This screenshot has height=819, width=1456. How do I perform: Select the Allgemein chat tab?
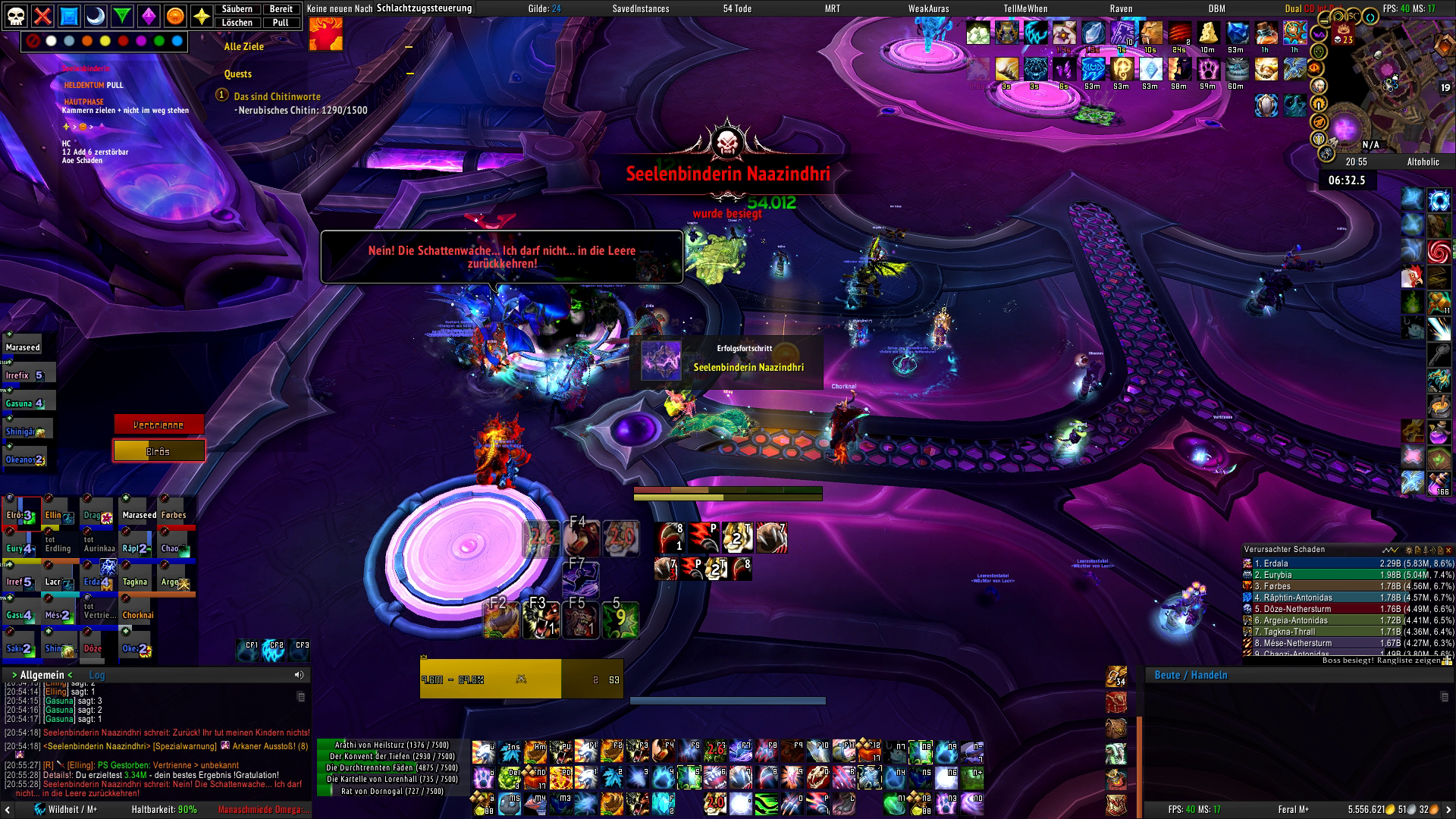tap(42, 675)
